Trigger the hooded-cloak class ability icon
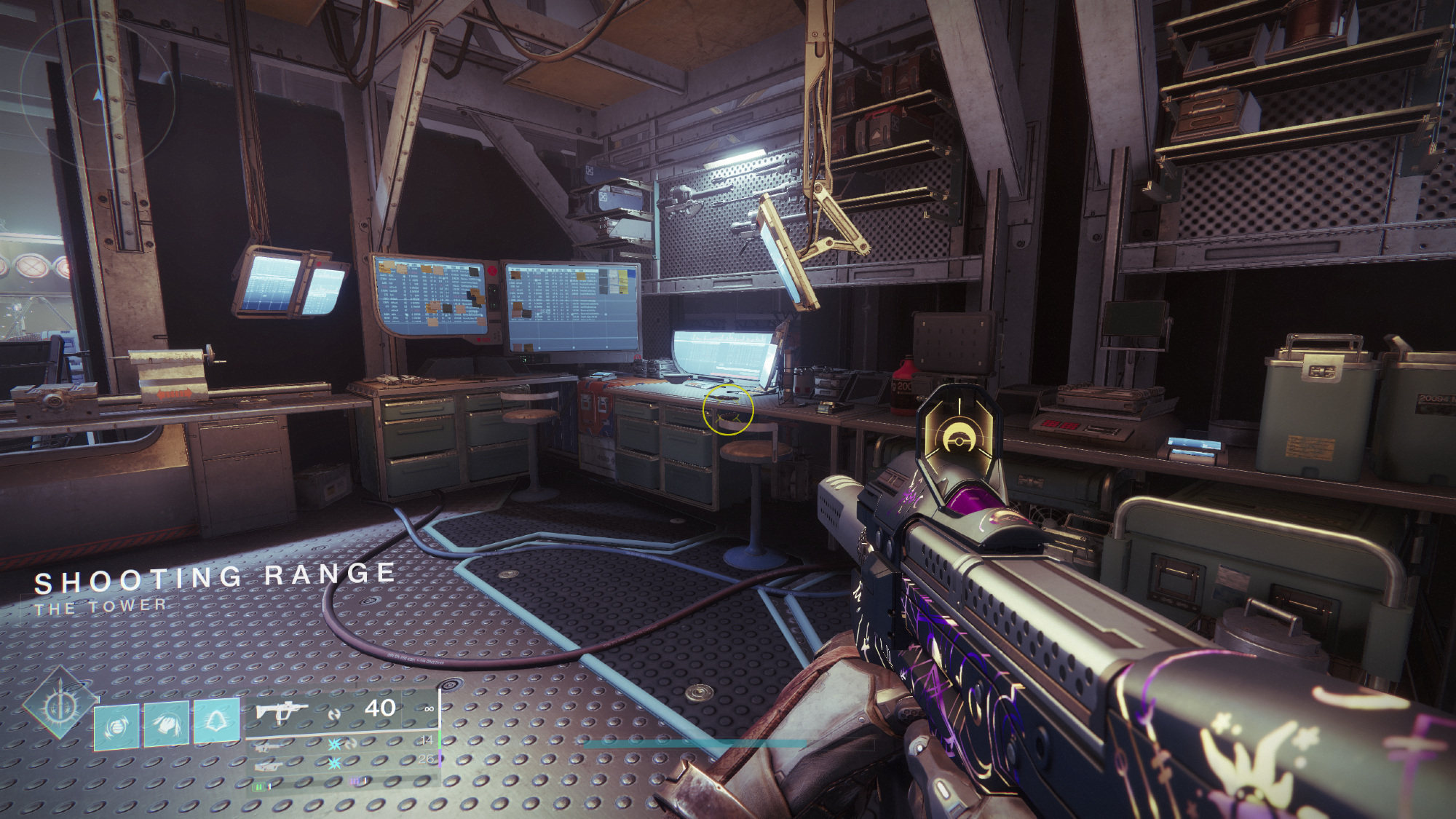Image resolution: width=1456 pixels, height=819 pixels. pyautogui.click(x=215, y=721)
